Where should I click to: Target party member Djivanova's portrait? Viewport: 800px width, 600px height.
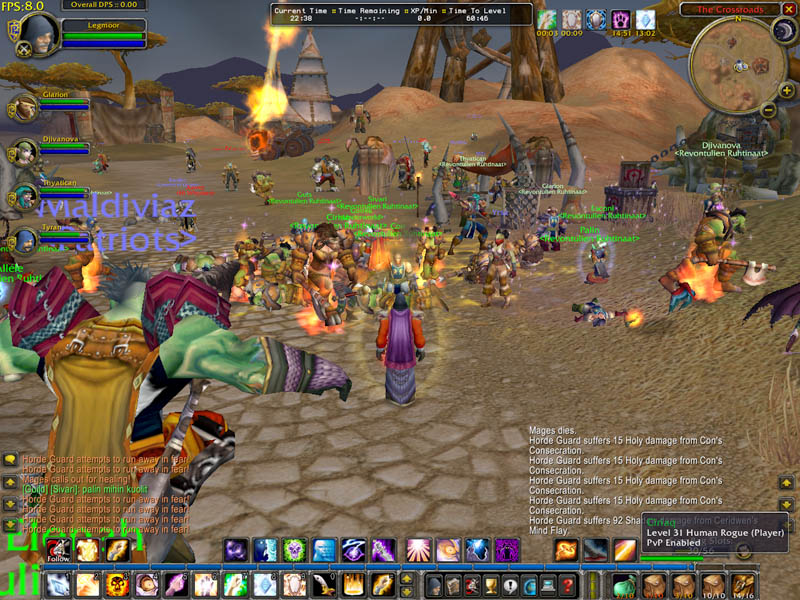(x=25, y=152)
